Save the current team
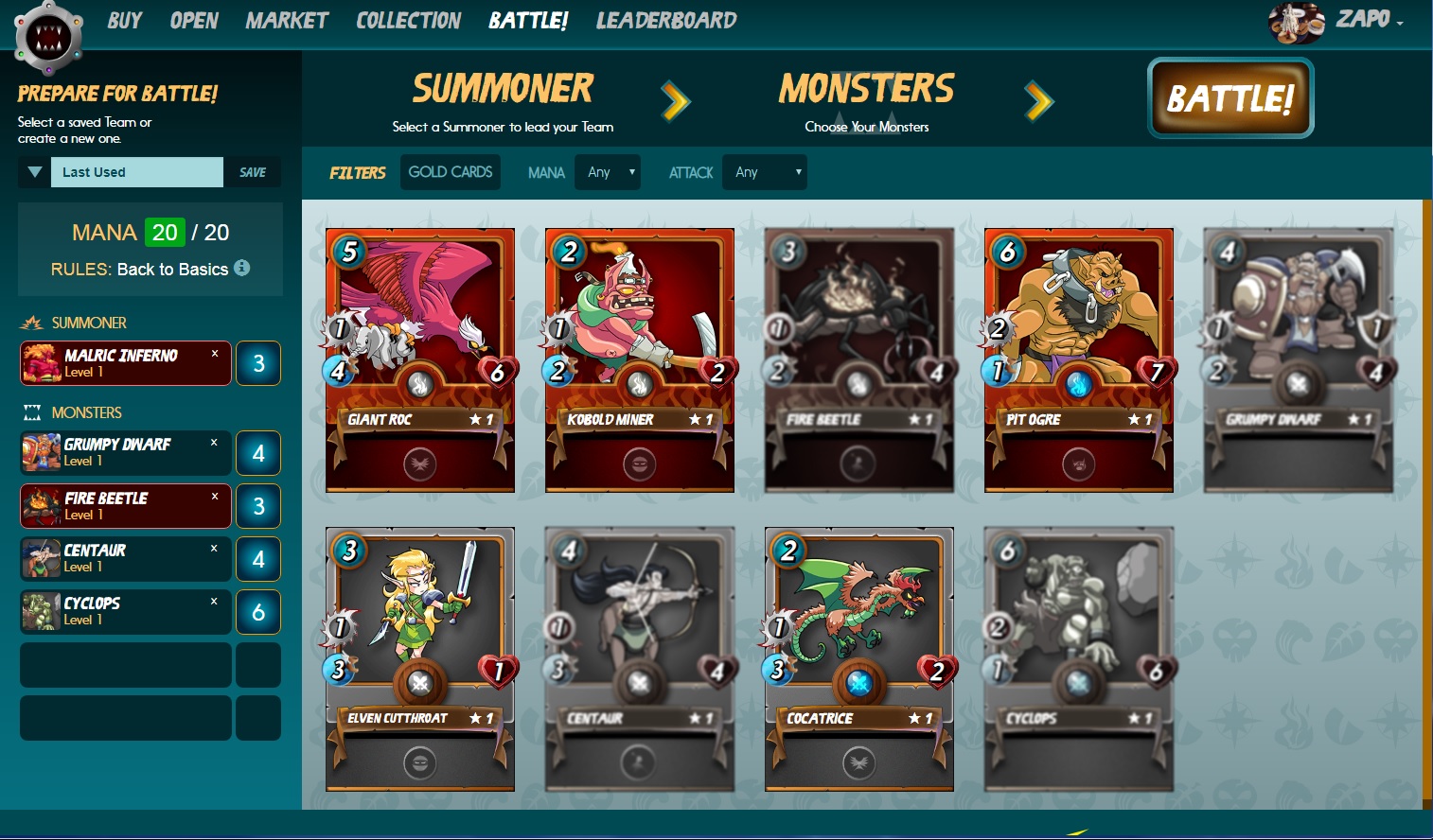 tap(253, 172)
